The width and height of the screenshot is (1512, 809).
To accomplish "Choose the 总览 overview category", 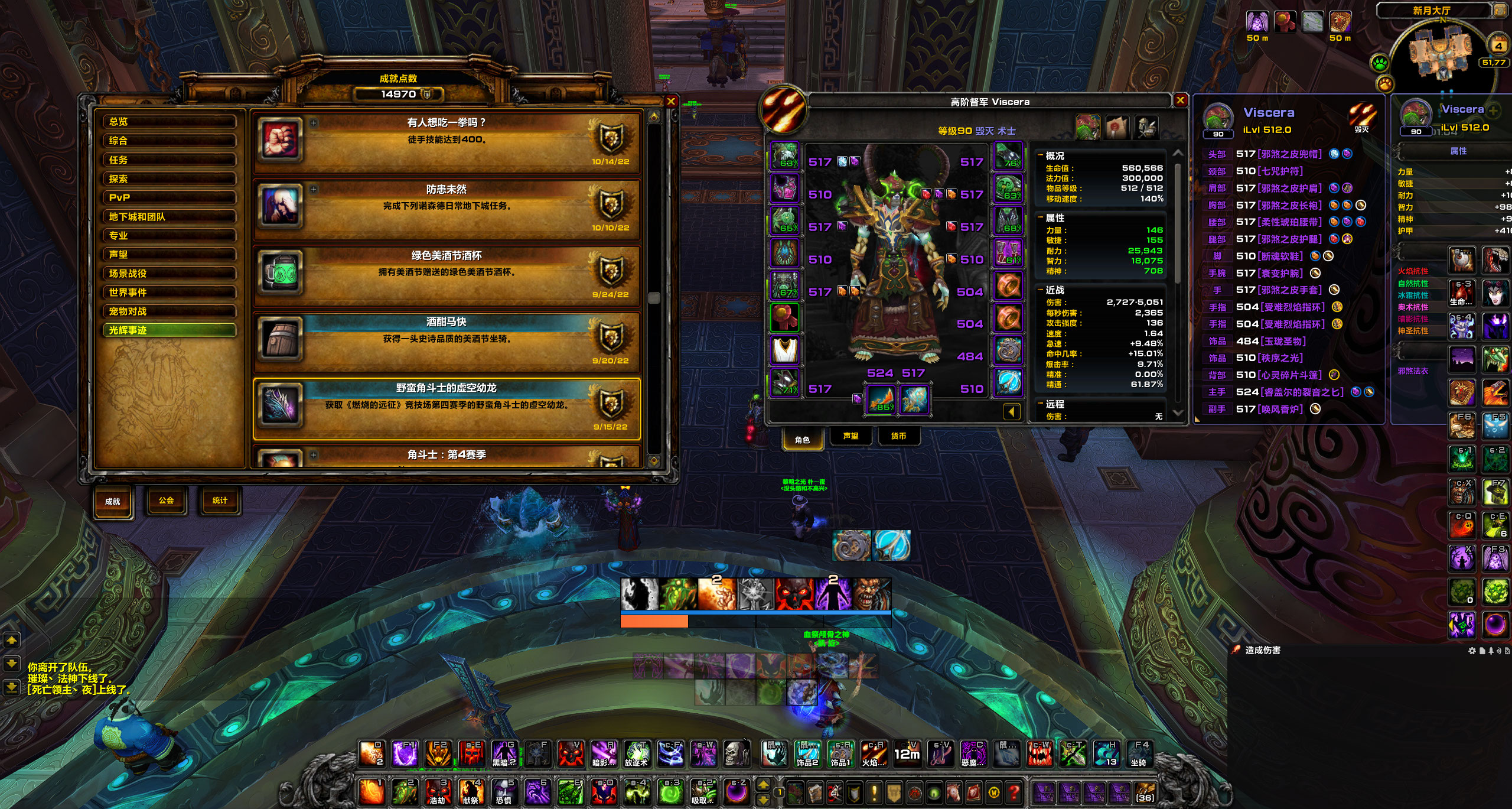I will (x=170, y=122).
